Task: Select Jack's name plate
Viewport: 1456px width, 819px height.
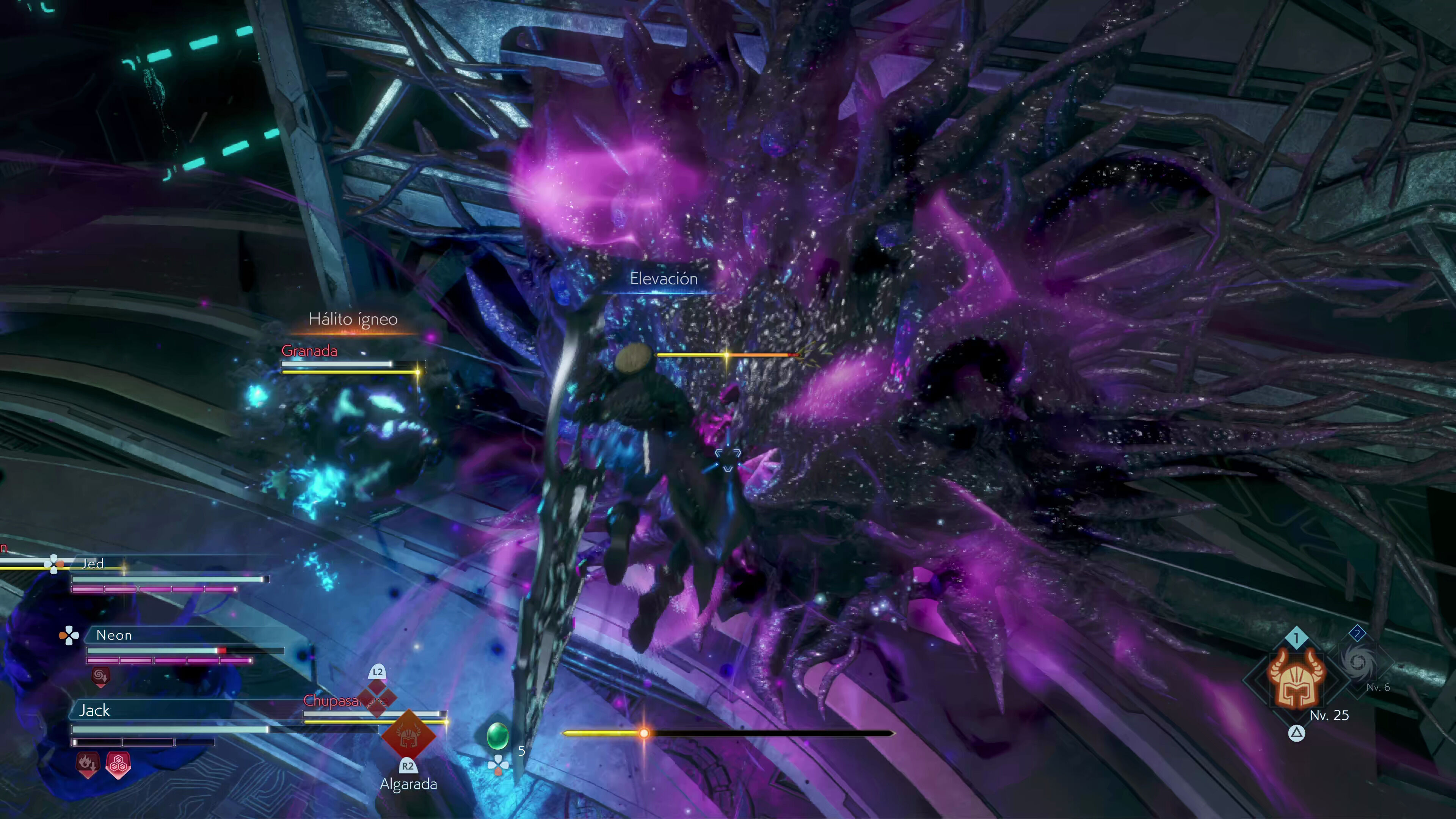Action: coord(94,711)
